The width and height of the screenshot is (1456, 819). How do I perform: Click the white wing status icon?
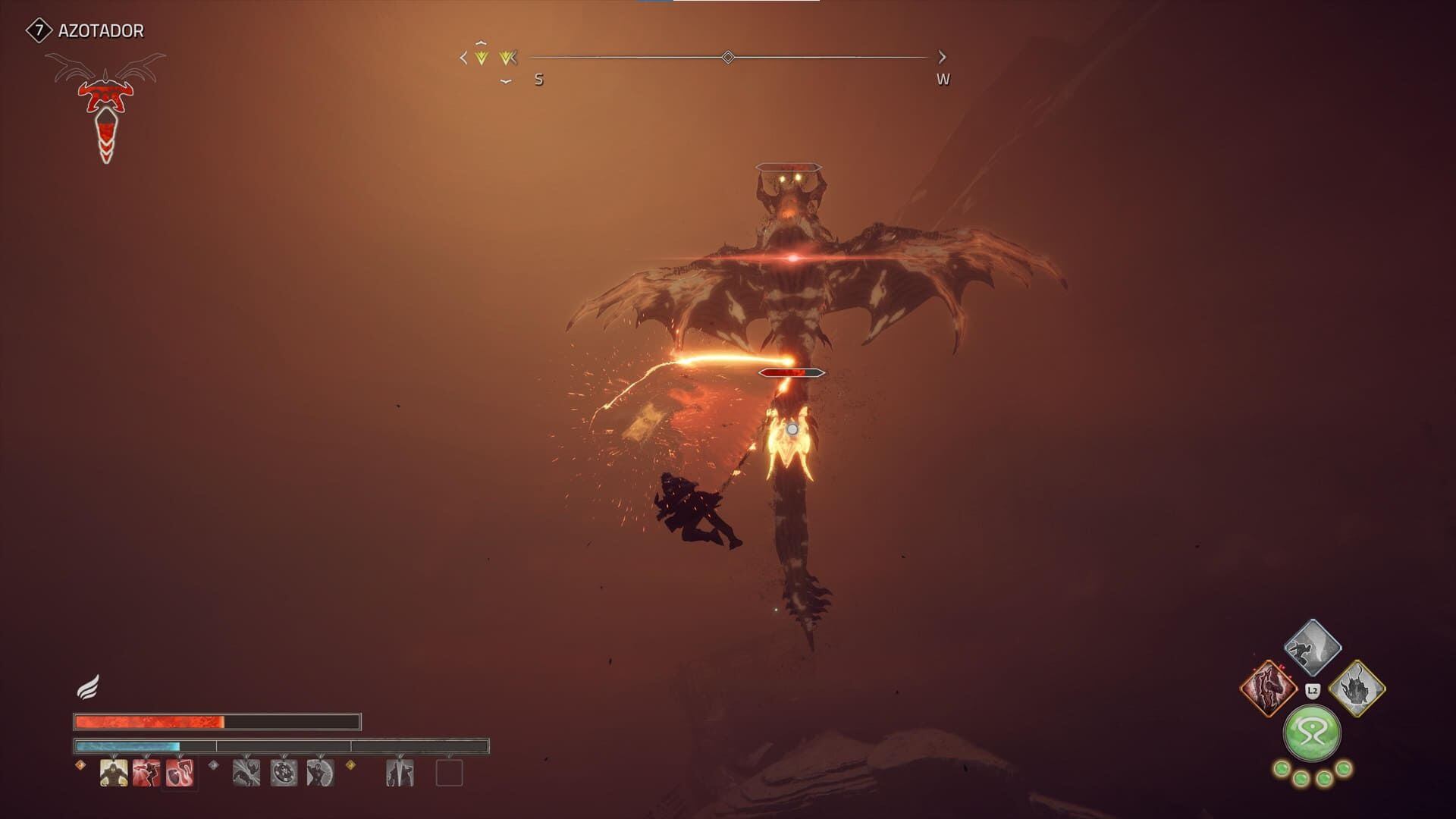pos(88,688)
